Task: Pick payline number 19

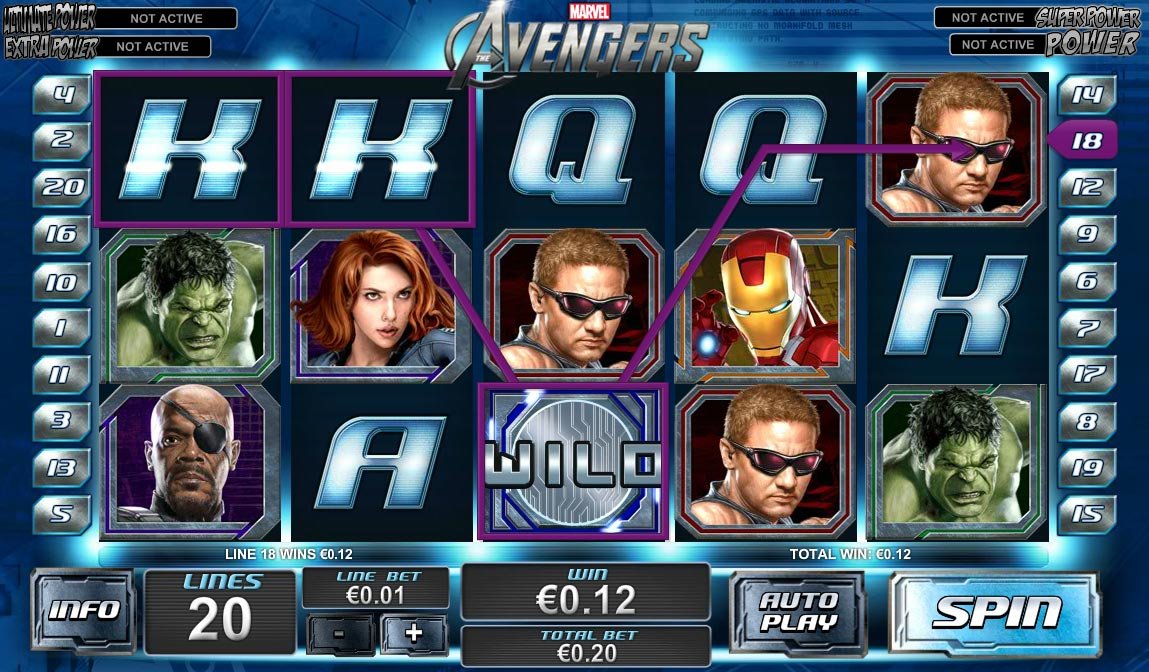Action: [x=1086, y=467]
